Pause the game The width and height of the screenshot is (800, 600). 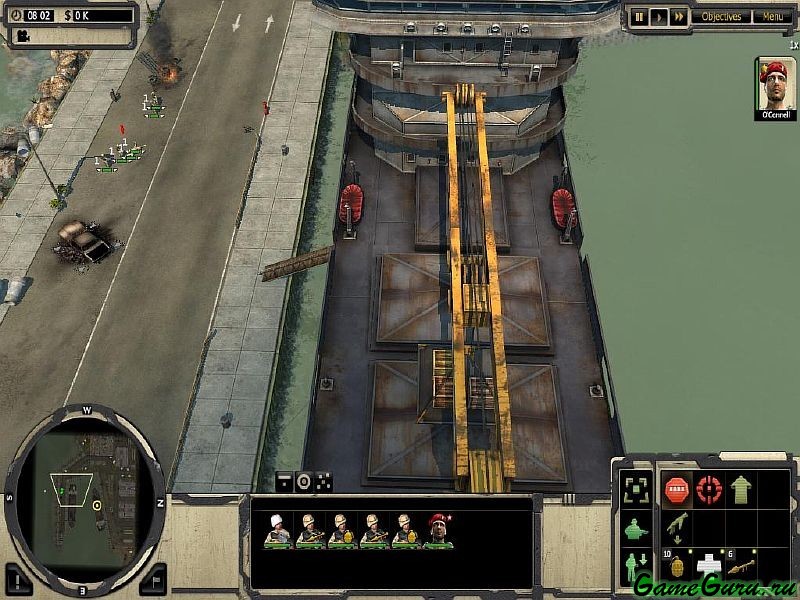click(x=638, y=16)
